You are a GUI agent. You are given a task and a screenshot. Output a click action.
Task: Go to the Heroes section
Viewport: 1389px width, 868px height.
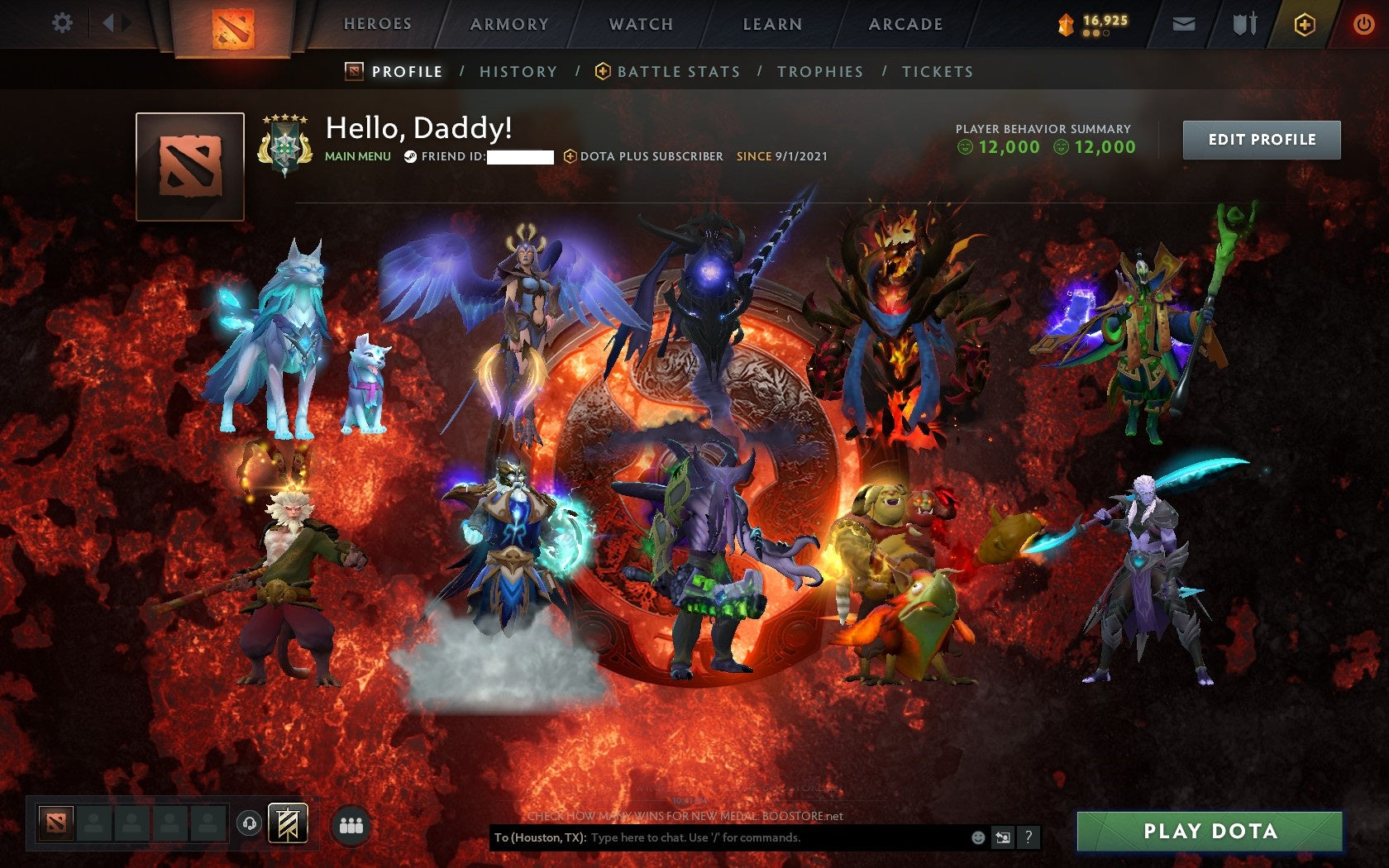click(378, 24)
